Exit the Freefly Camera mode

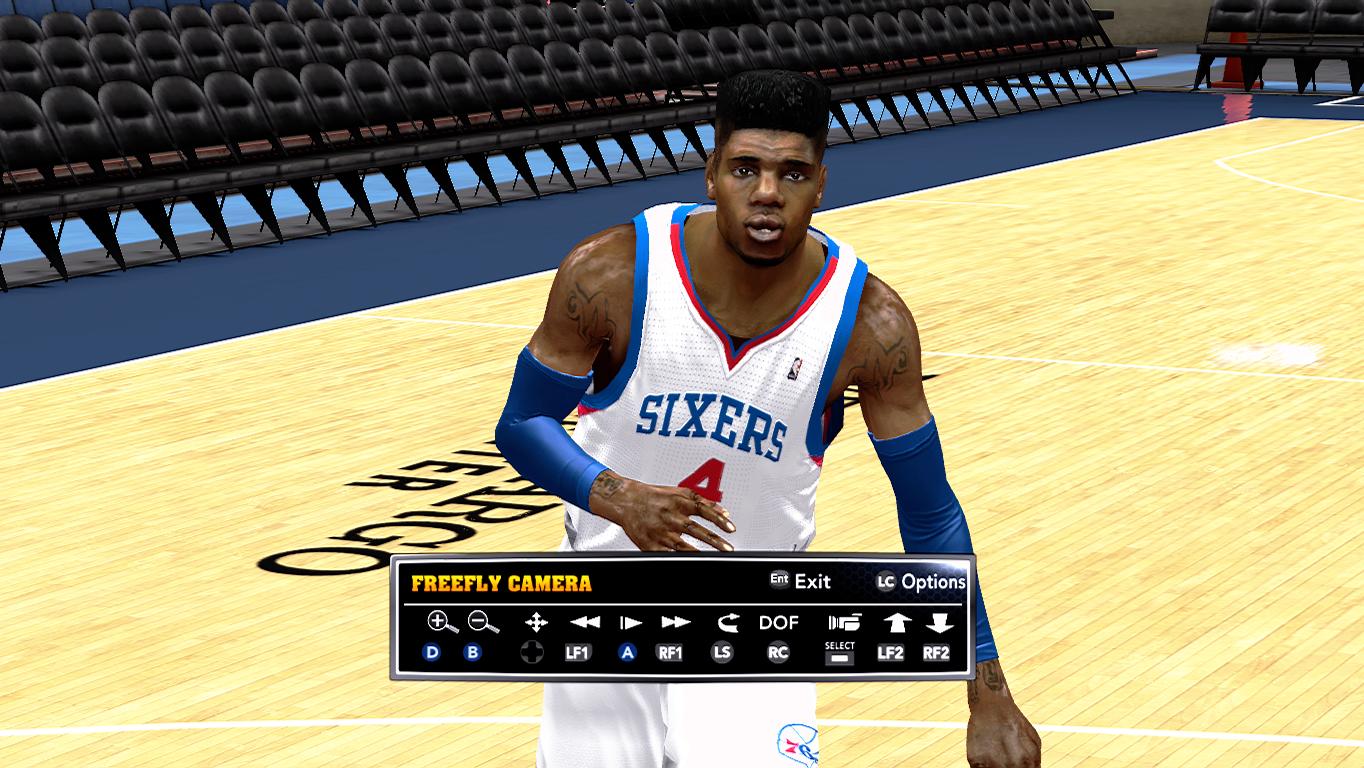800,581
